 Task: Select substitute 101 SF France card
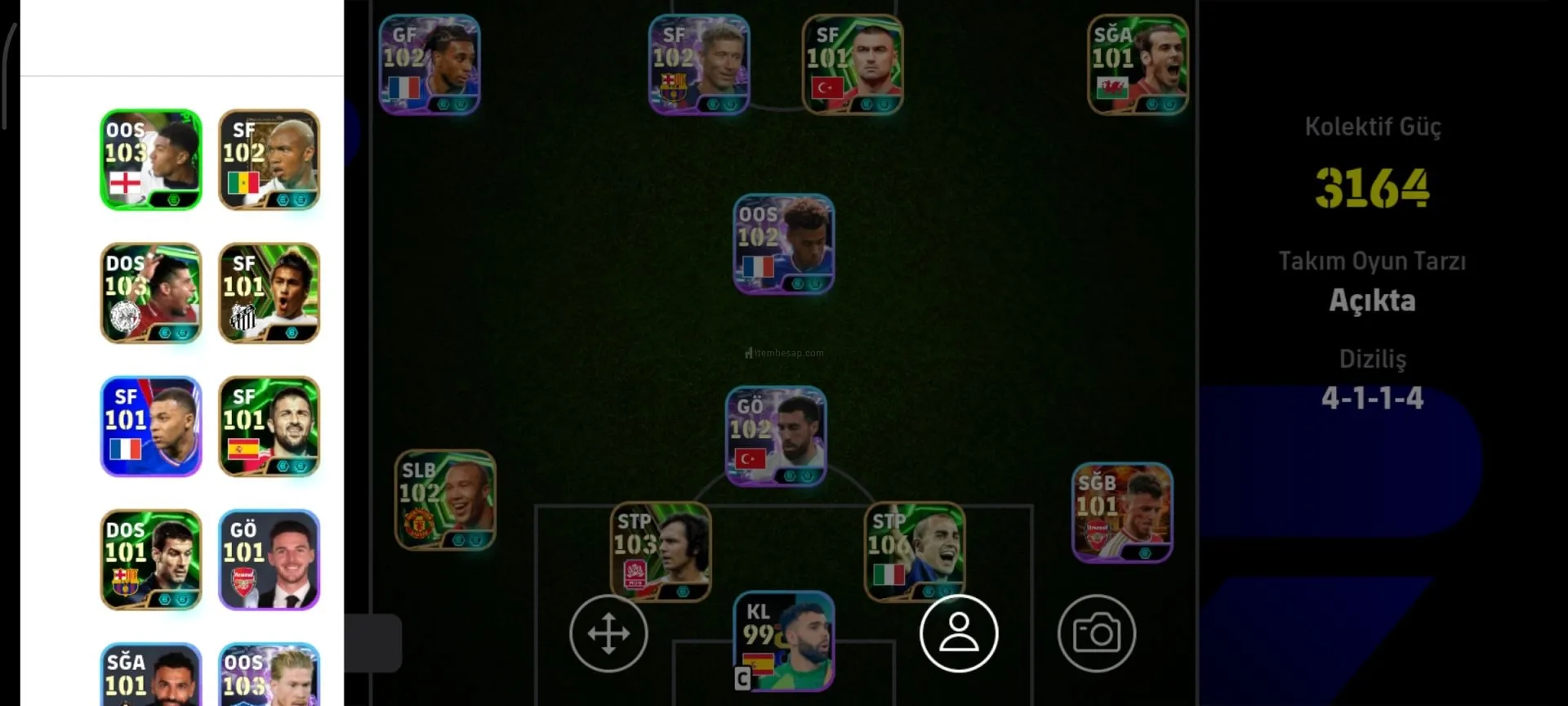[x=151, y=426]
